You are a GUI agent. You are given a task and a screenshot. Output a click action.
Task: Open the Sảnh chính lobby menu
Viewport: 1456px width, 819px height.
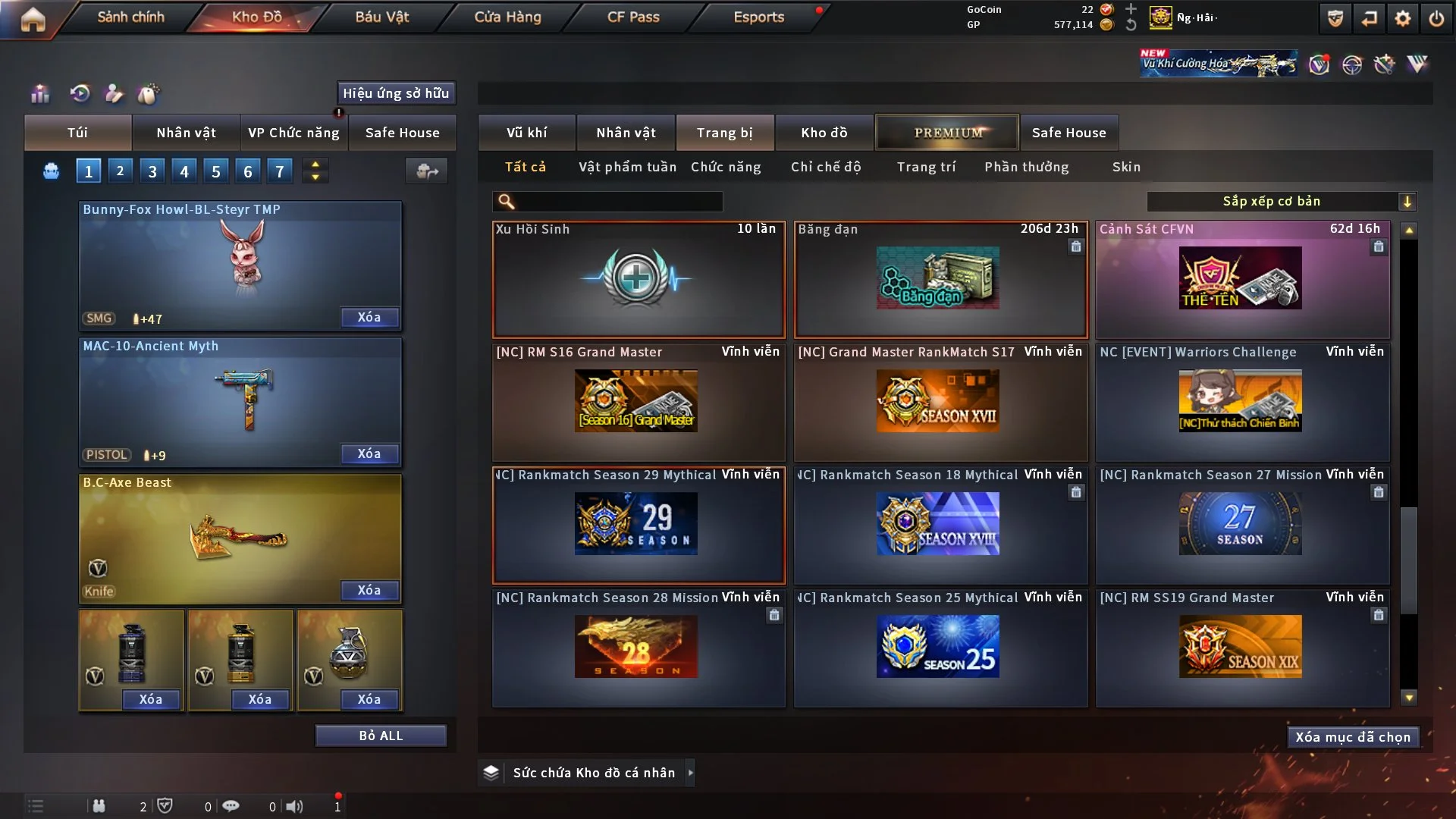coord(130,17)
